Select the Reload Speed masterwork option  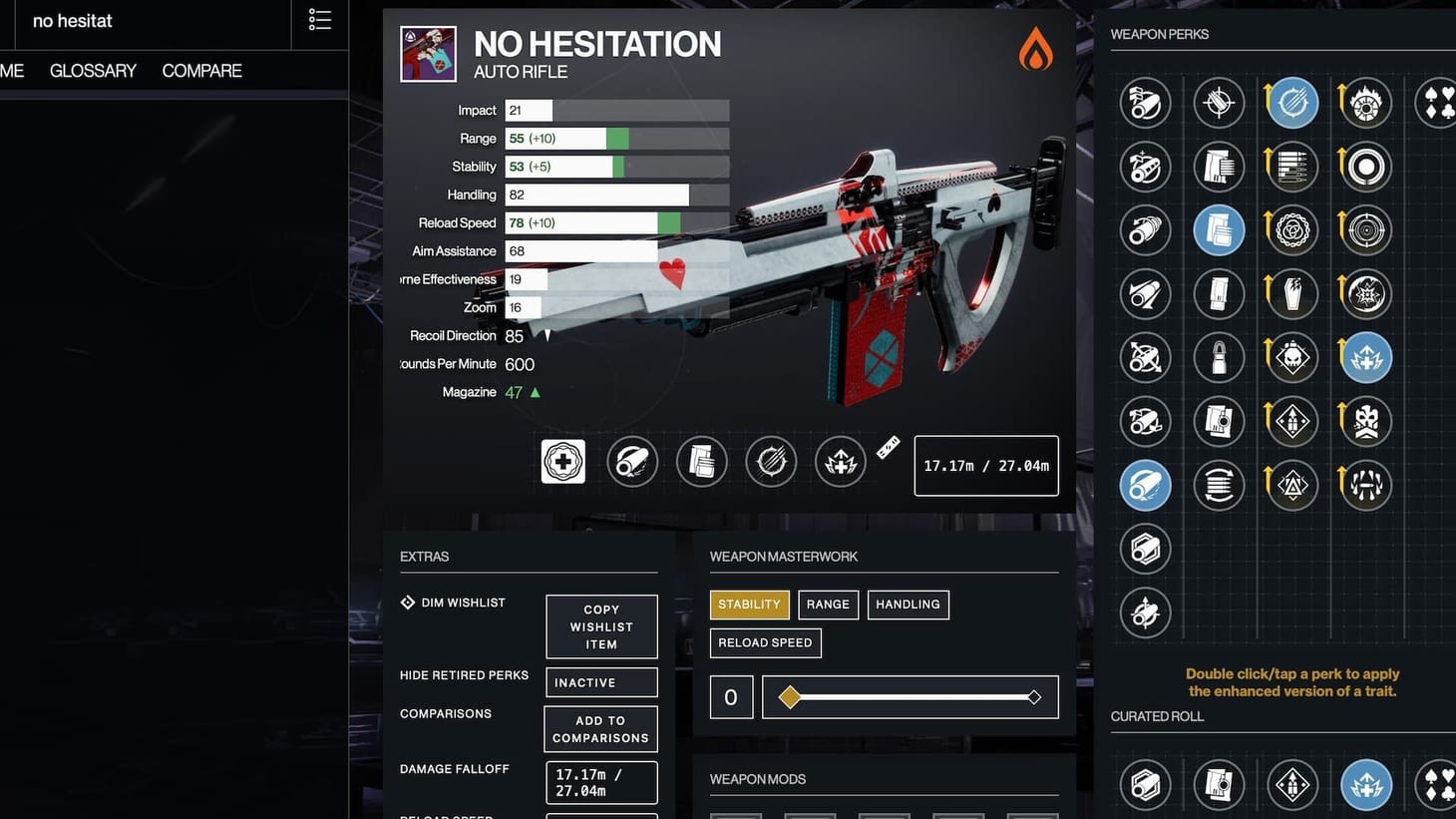point(765,642)
